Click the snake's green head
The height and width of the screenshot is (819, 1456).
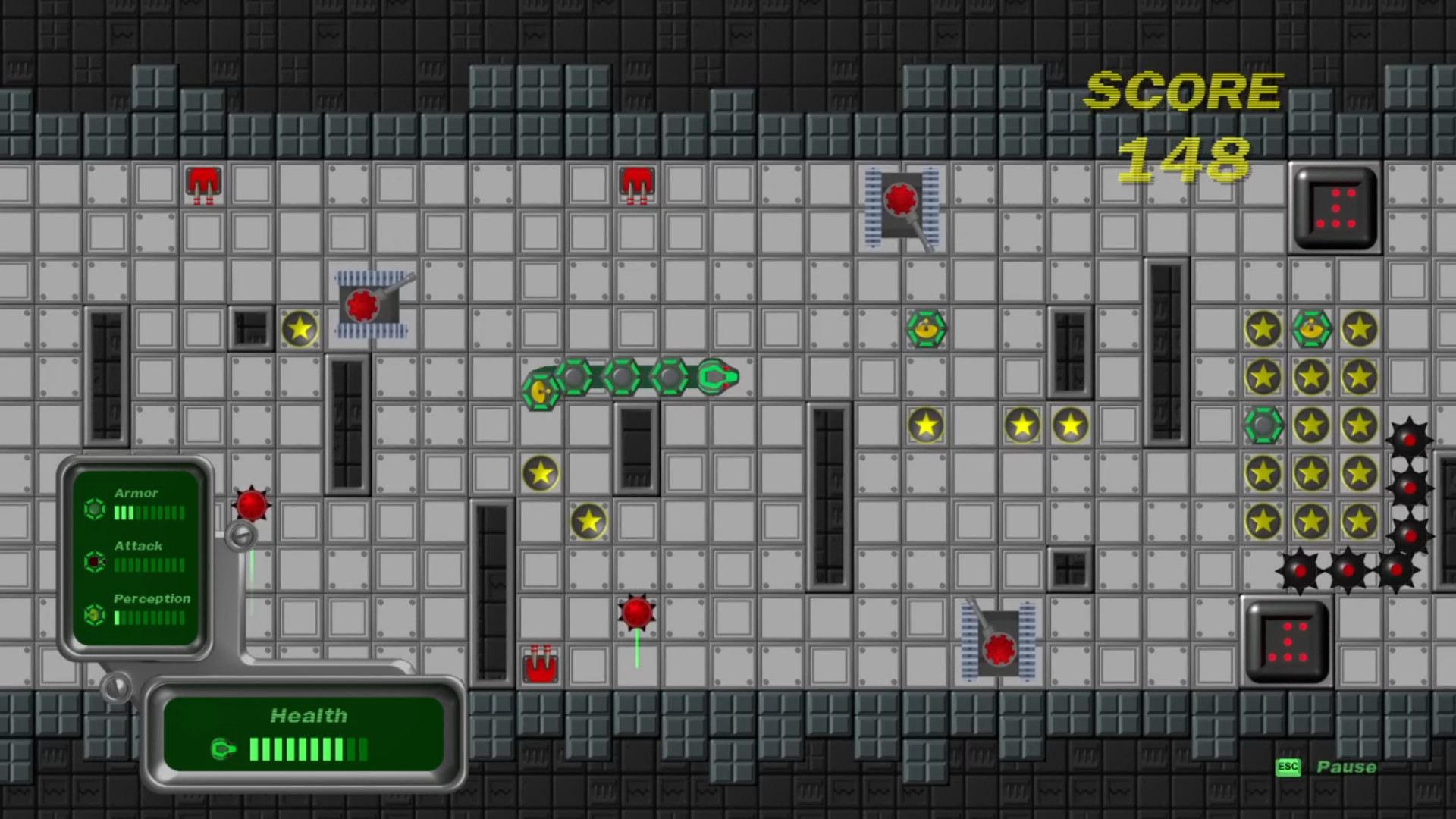pos(717,376)
